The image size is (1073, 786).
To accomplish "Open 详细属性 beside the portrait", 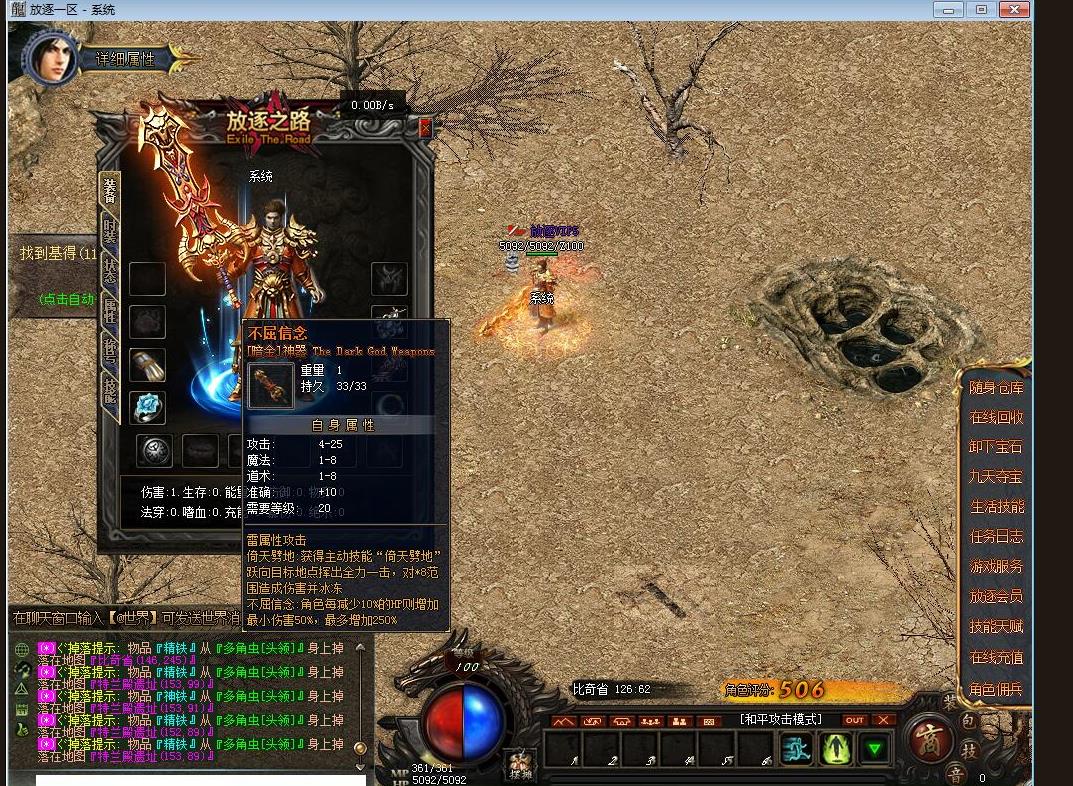I will (126, 59).
